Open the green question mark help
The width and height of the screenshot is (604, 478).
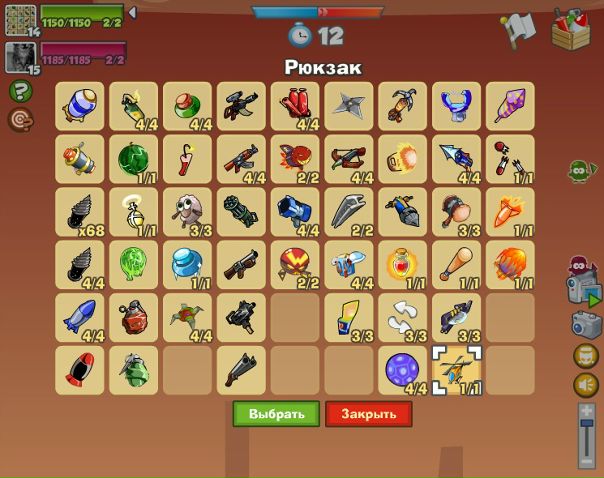(20, 91)
